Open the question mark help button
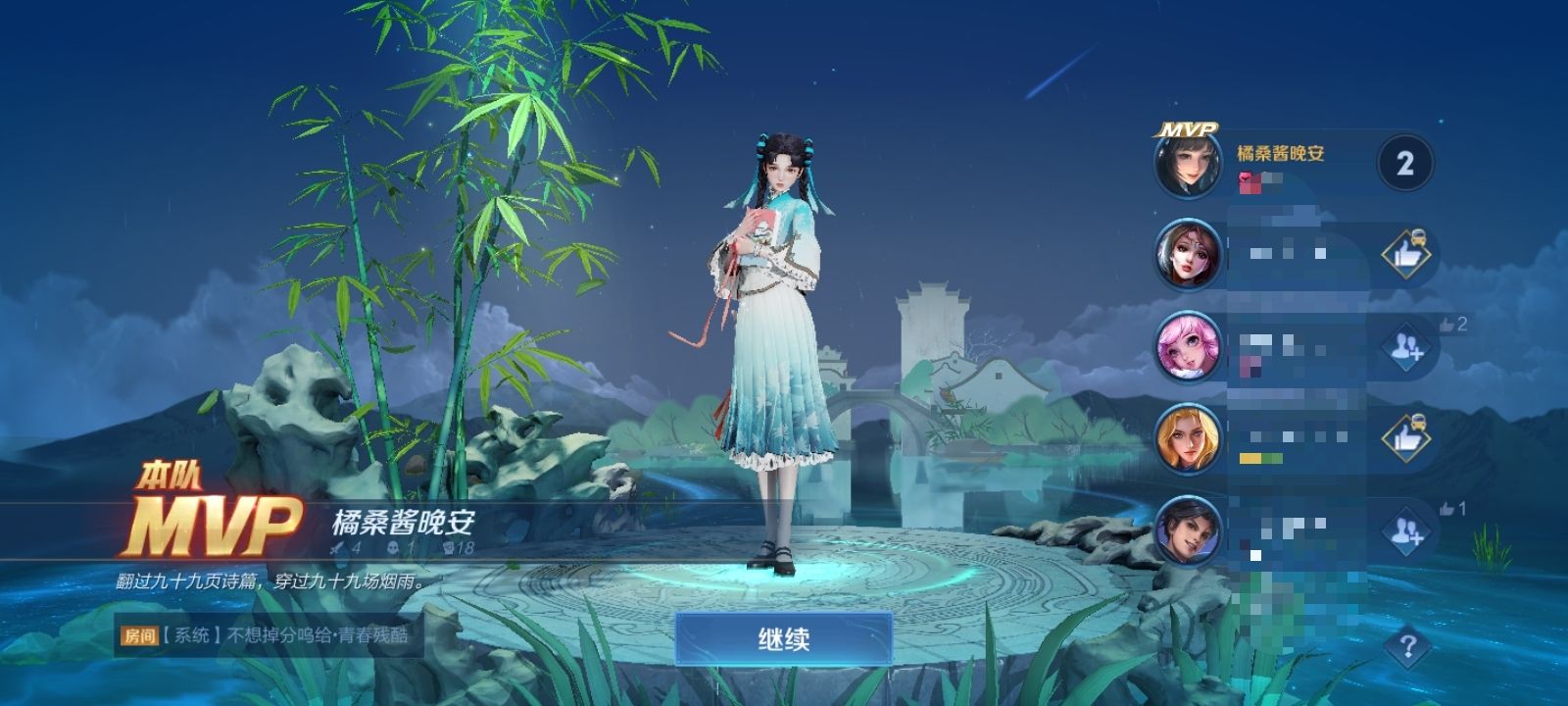1568x706 pixels. coord(1407,646)
